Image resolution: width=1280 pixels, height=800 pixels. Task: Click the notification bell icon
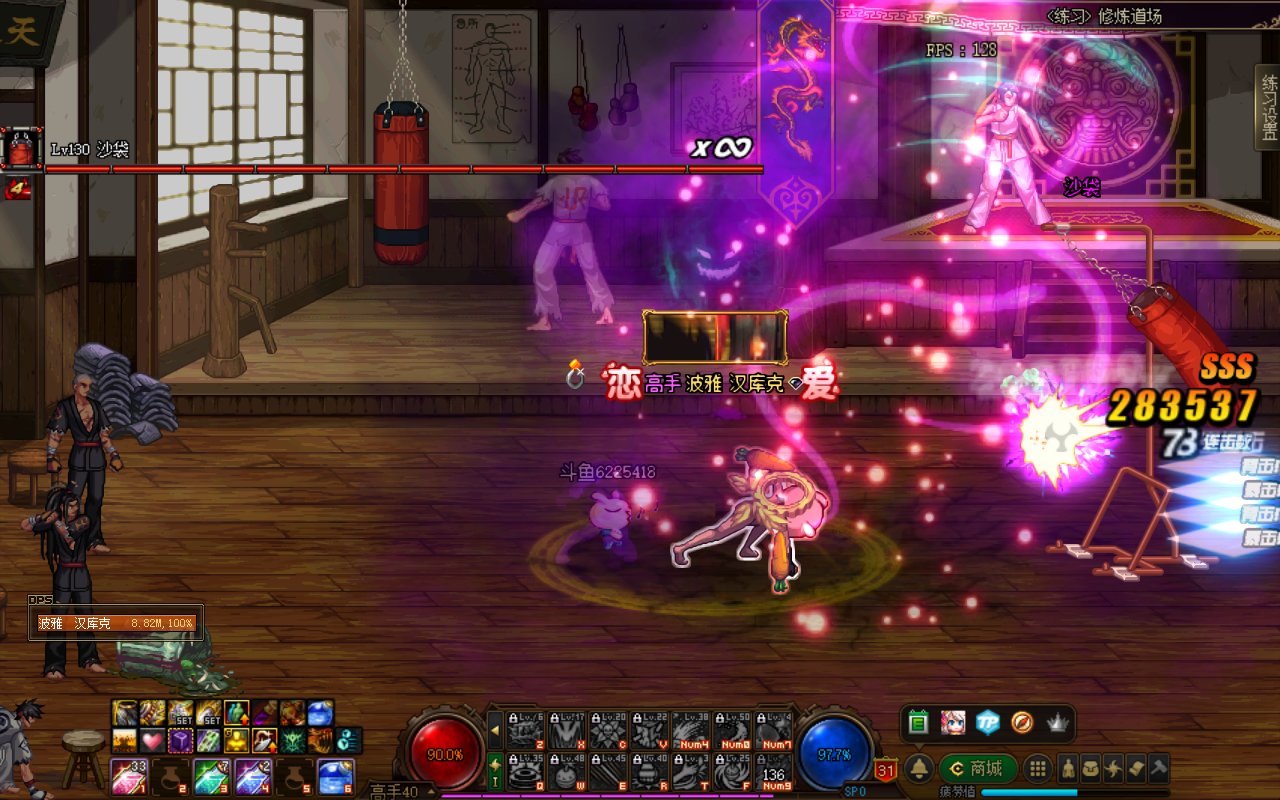(919, 768)
